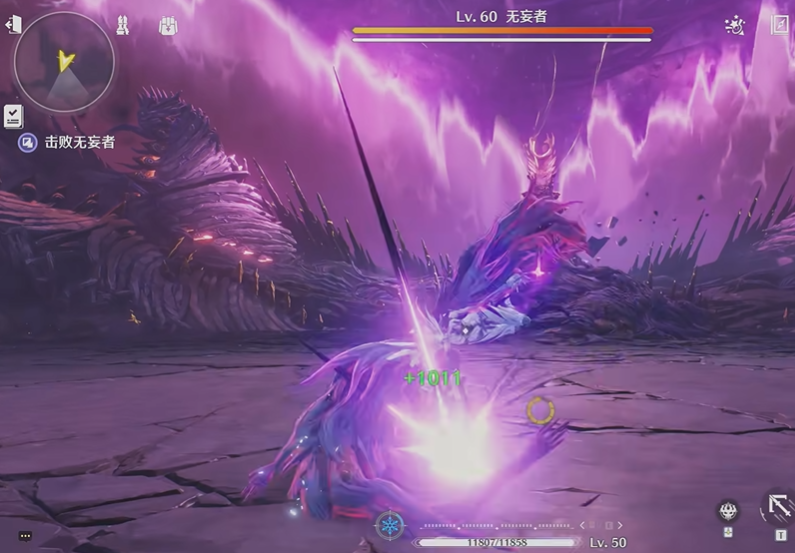This screenshot has width=795, height=553.
Task: Activate the glowing skill icon in the bottom right
Action: (729, 511)
